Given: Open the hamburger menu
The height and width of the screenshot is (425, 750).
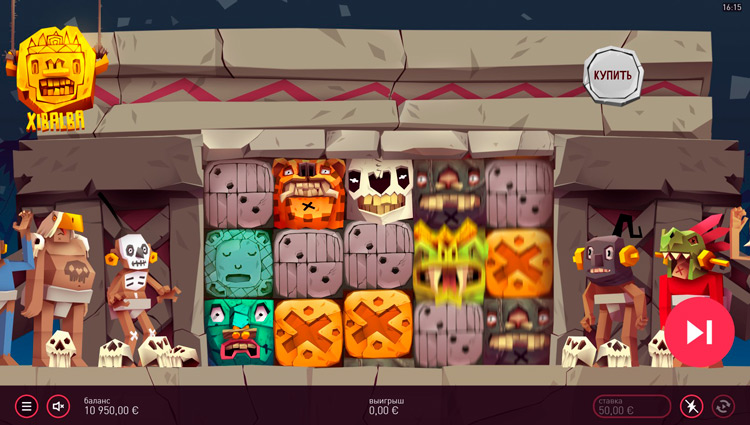Looking at the screenshot, I should click(27, 406).
